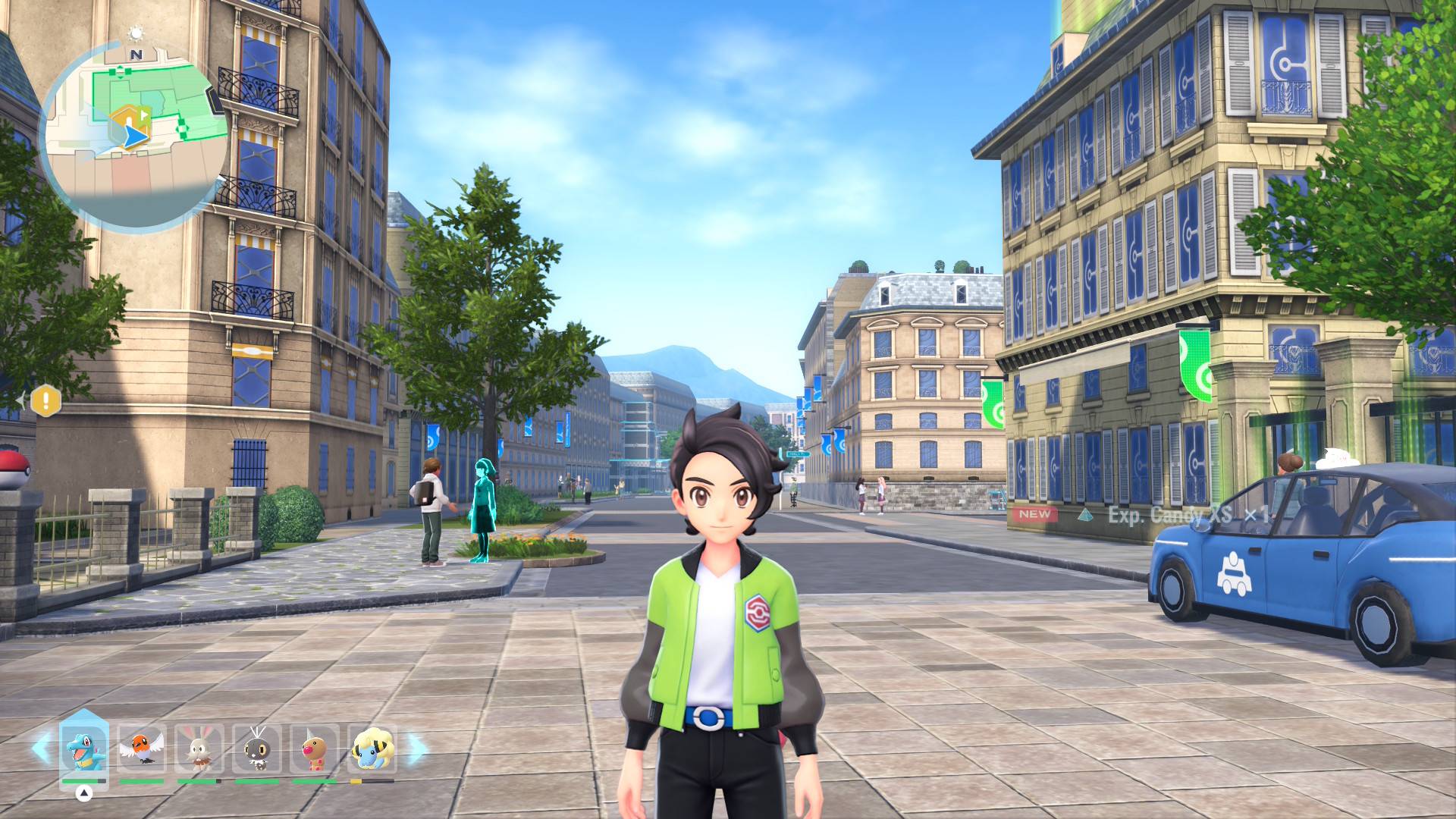Pick the Weedle party slot

tap(315, 748)
